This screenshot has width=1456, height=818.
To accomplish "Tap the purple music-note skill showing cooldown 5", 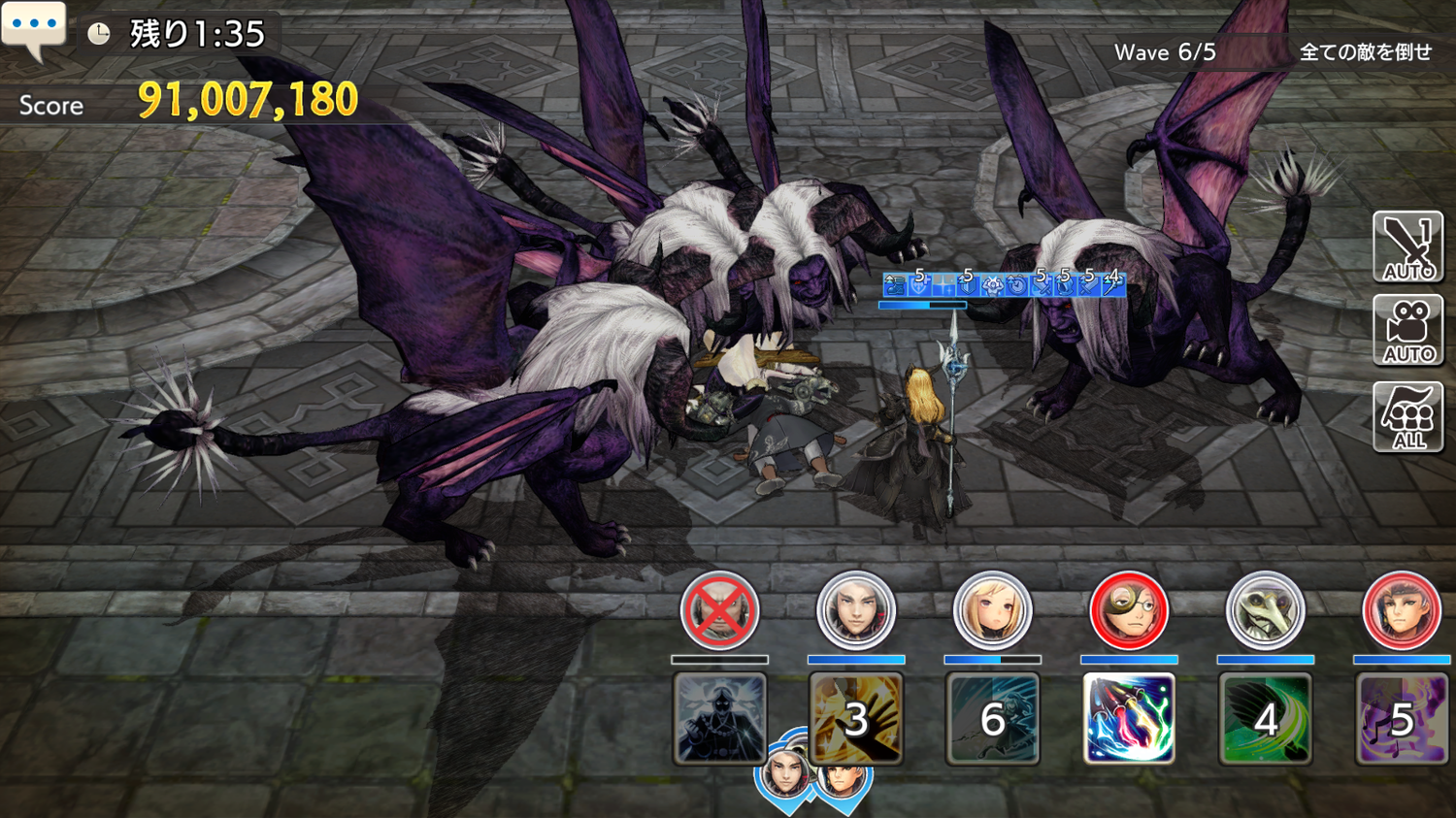I will [1401, 719].
